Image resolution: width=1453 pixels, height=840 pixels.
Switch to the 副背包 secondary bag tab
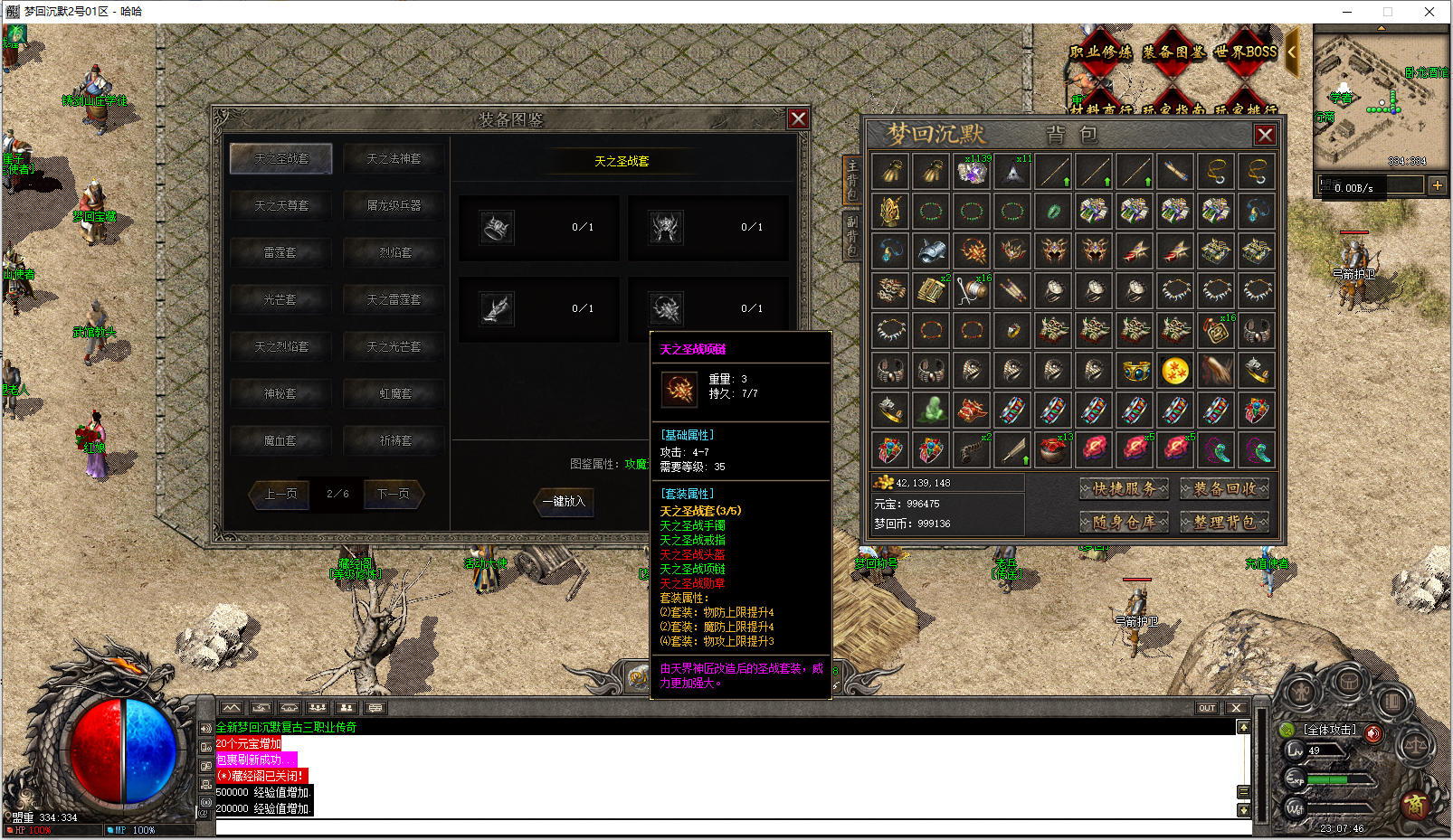[851, 235]
